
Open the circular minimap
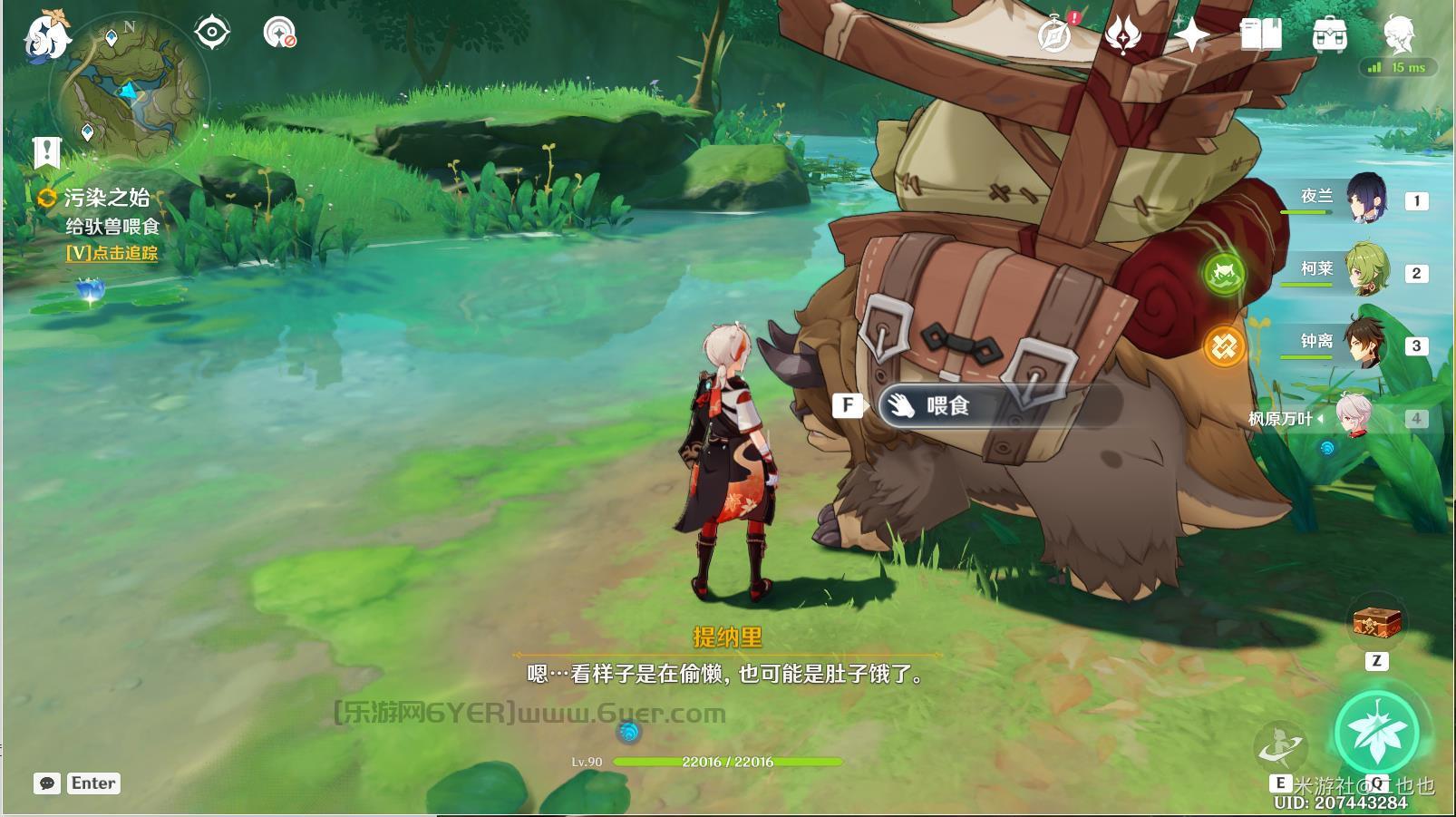coord(133,91)
